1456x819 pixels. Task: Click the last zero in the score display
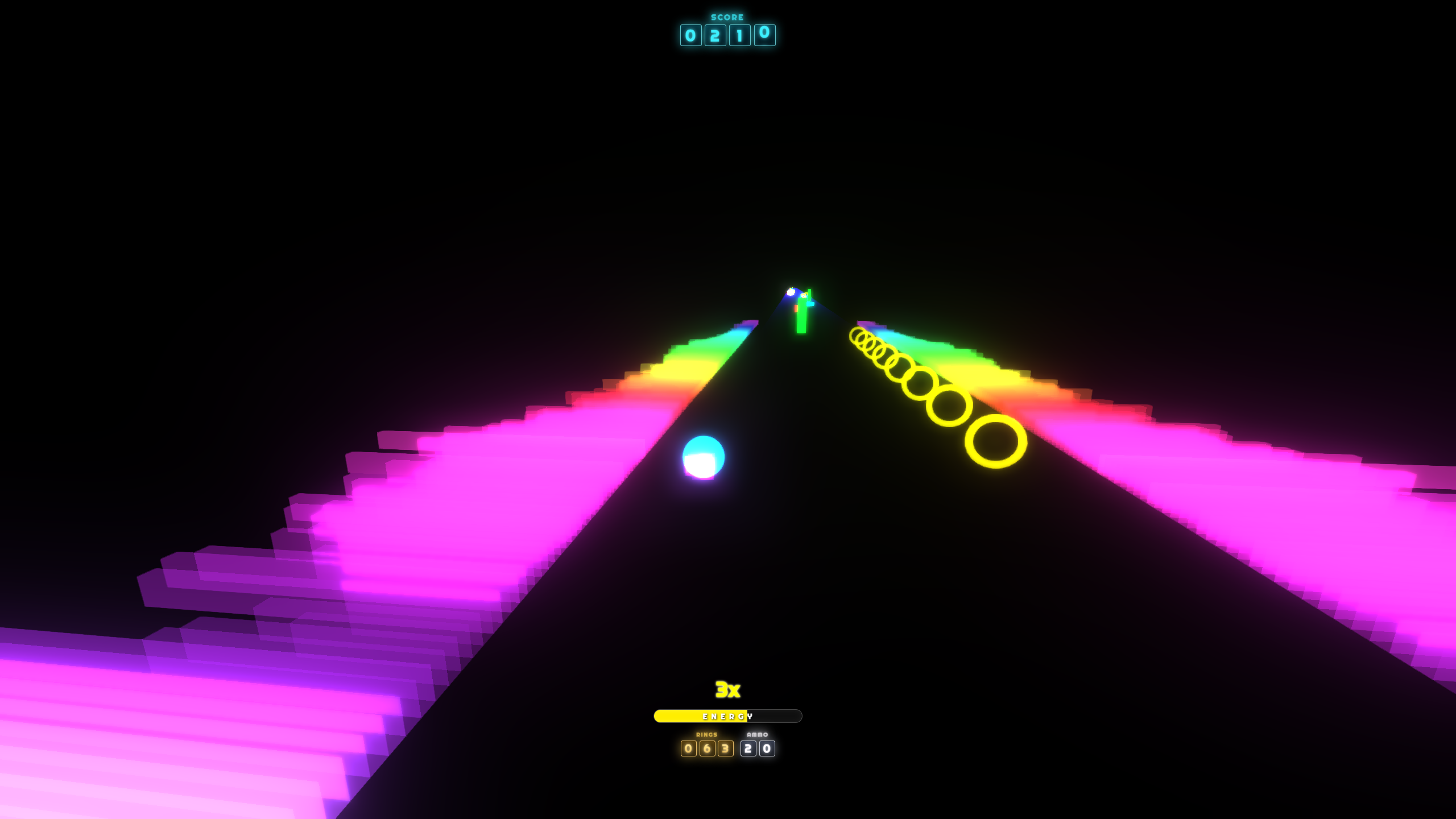click(x=765, y=35)
